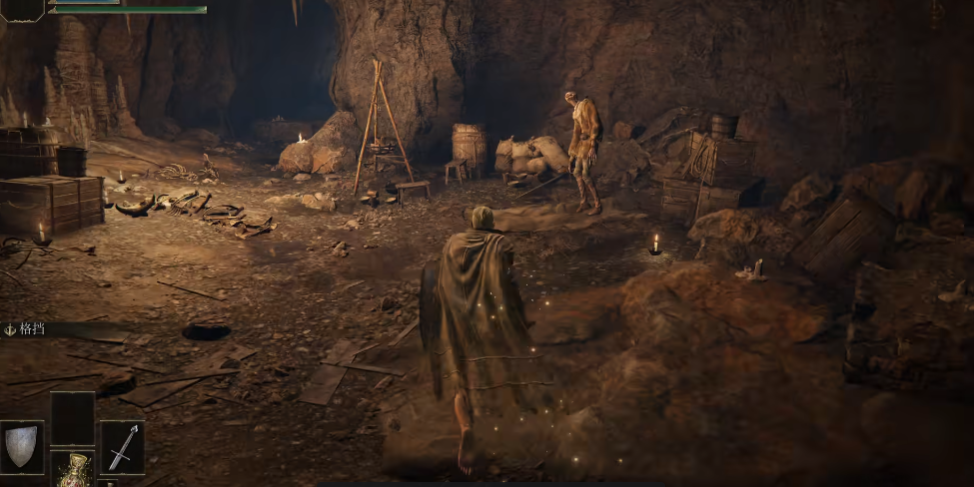Image resolution: width=974 pixels, height=487 pixels.
Task: Select the shield in the left-hand slot
Action: click(22, 446)
